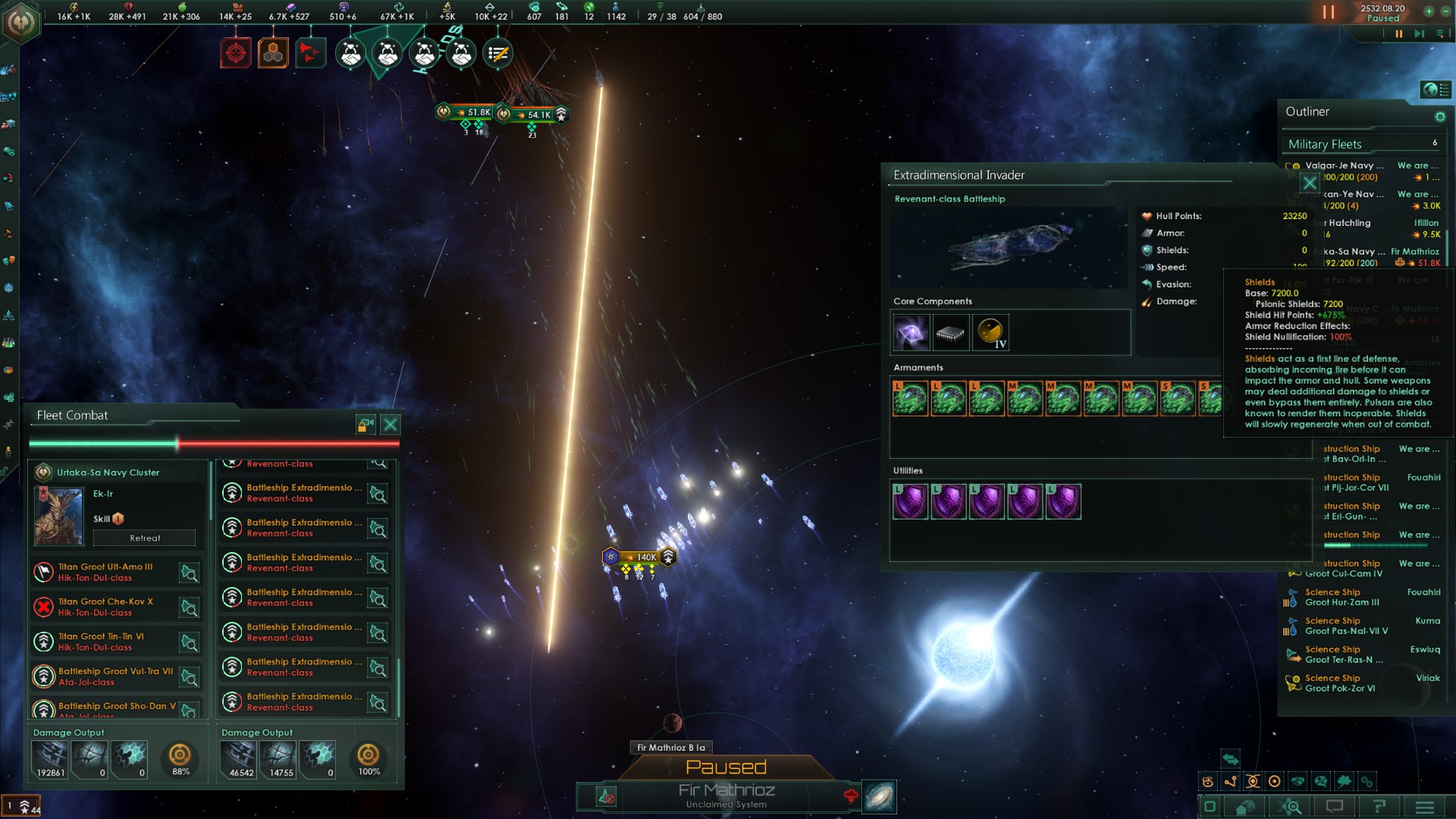Viewport: 1456px width, 819px height.
Task: Open the edit notes alert icon
Action: (x=497, y=53)
